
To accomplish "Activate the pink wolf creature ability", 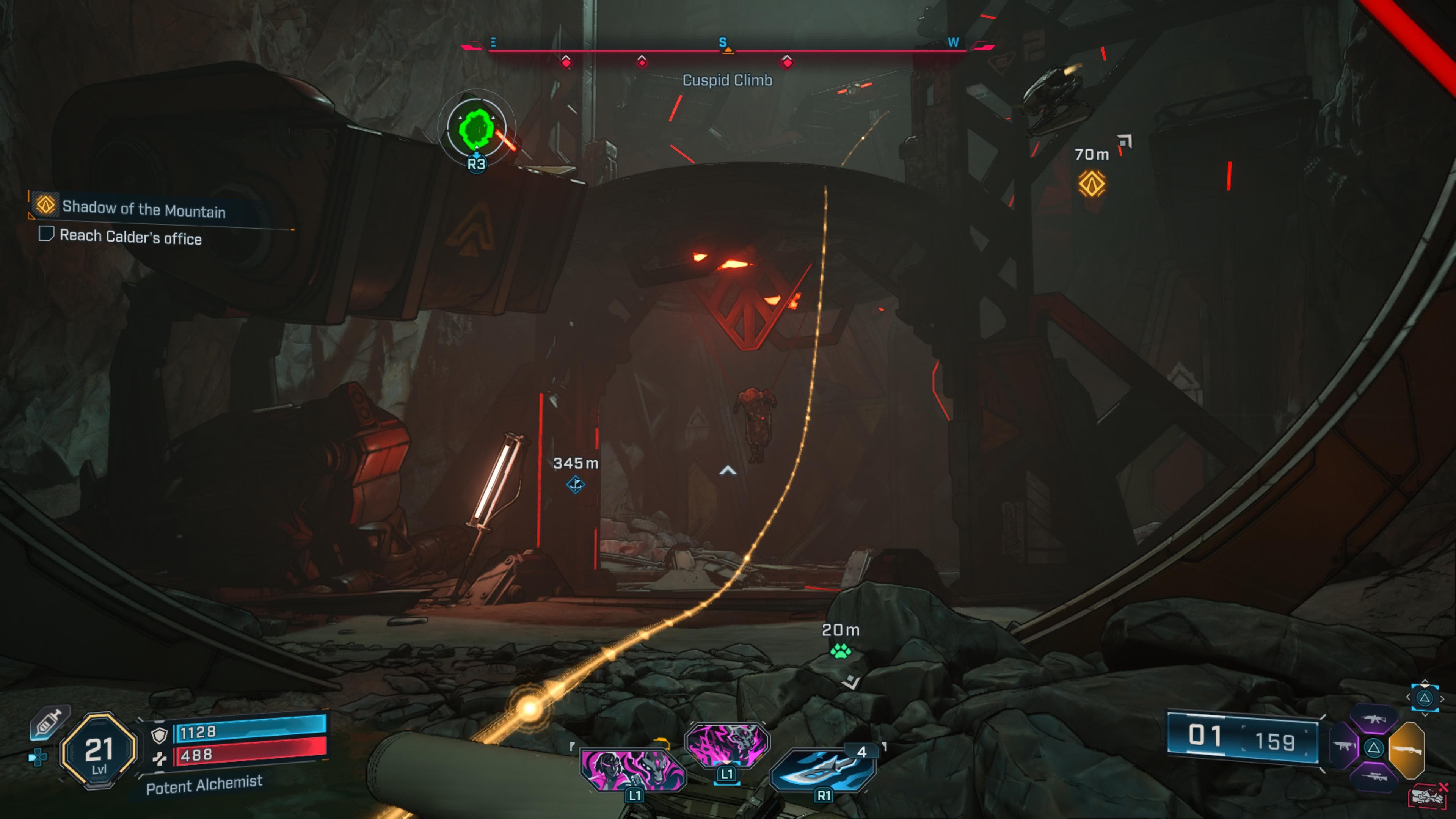I will click(x=727, y=744).
